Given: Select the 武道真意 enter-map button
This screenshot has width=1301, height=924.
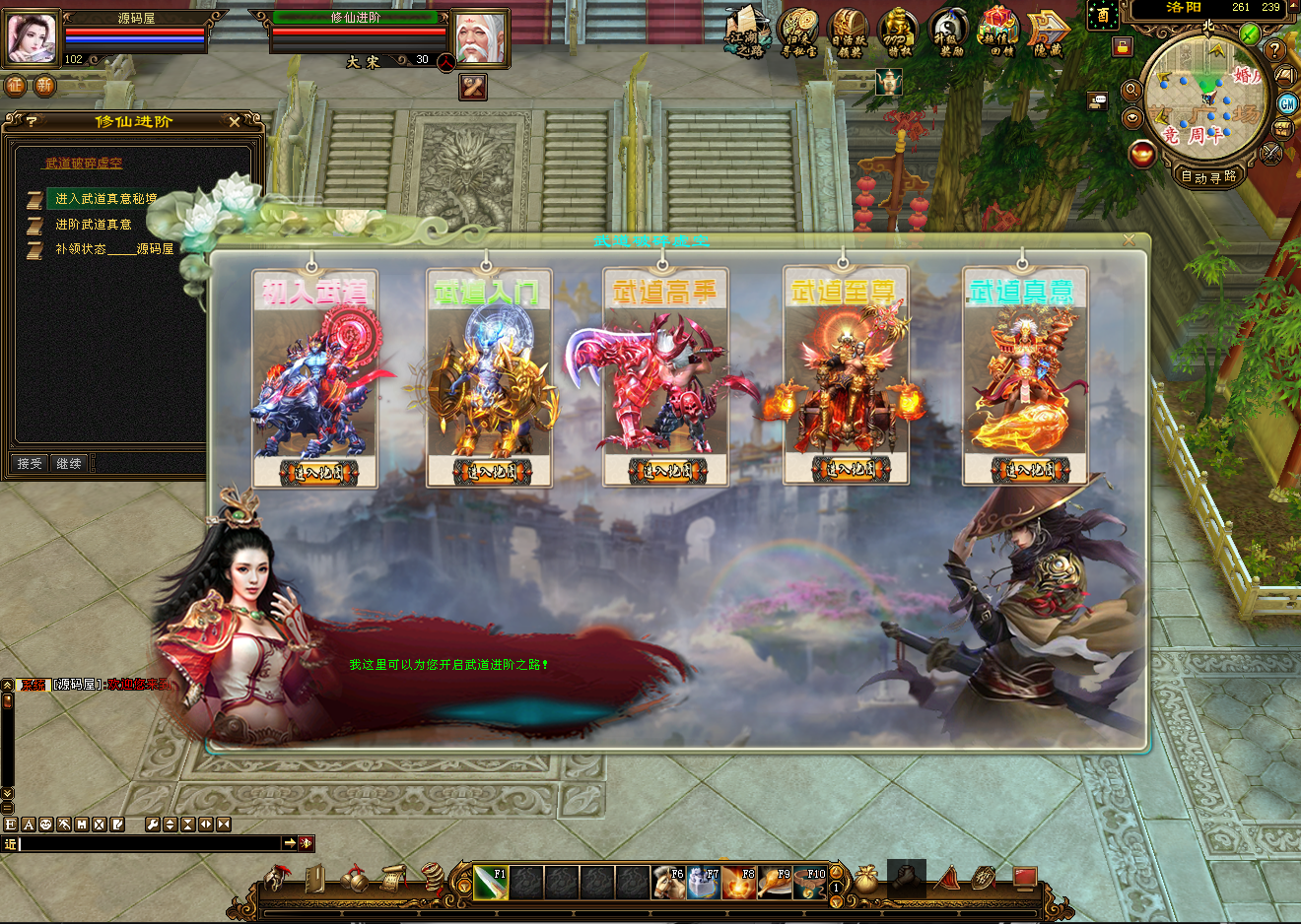Looking at the screenshot, I should [x=1024, y=470].
